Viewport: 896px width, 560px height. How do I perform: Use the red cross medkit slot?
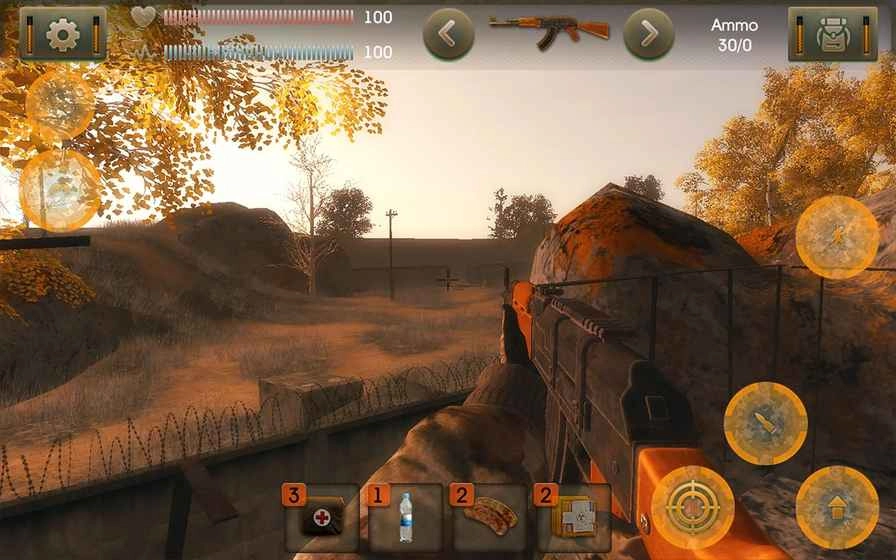click(322, 518)
